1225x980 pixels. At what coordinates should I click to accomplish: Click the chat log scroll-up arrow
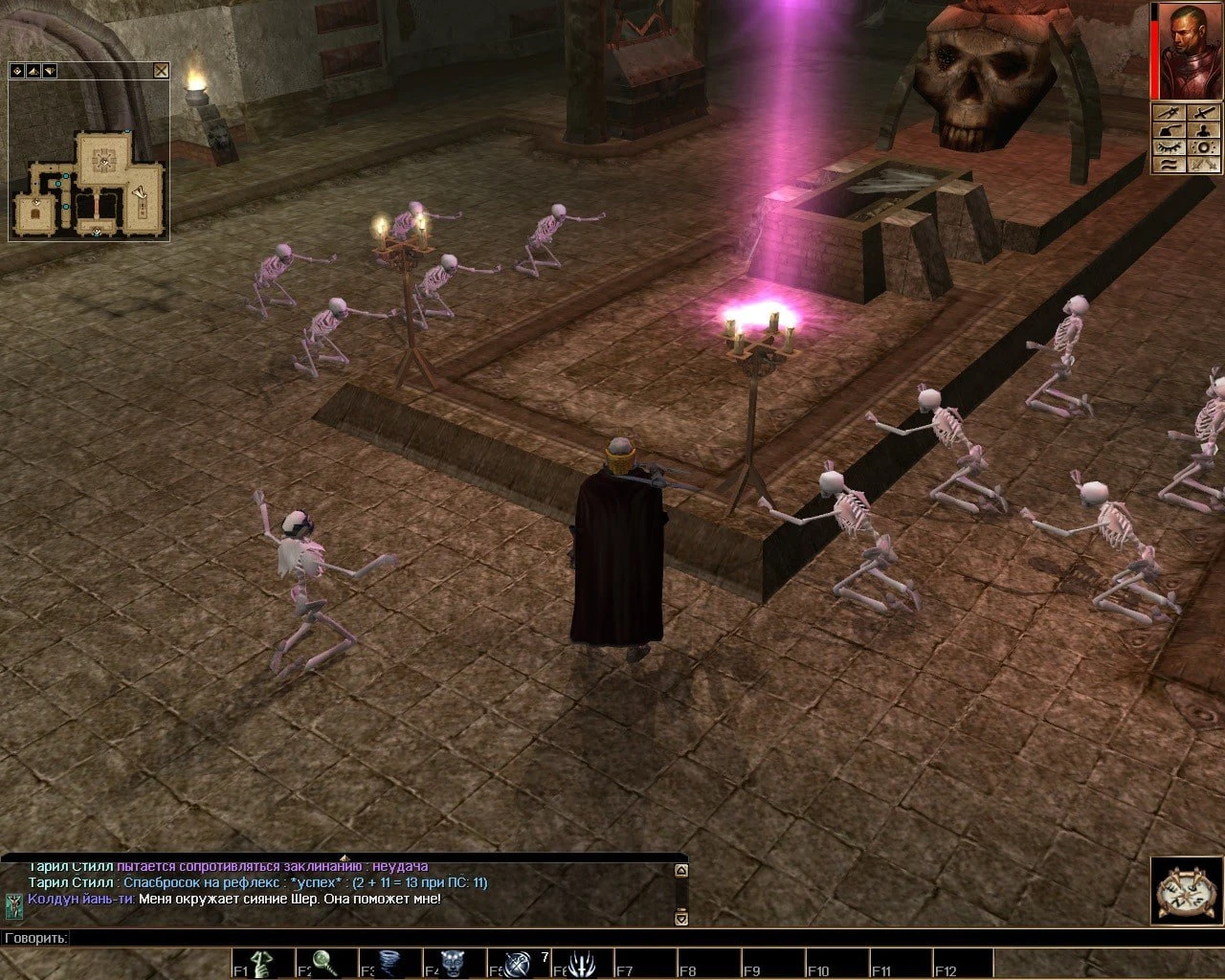click(x=682, y=870)
